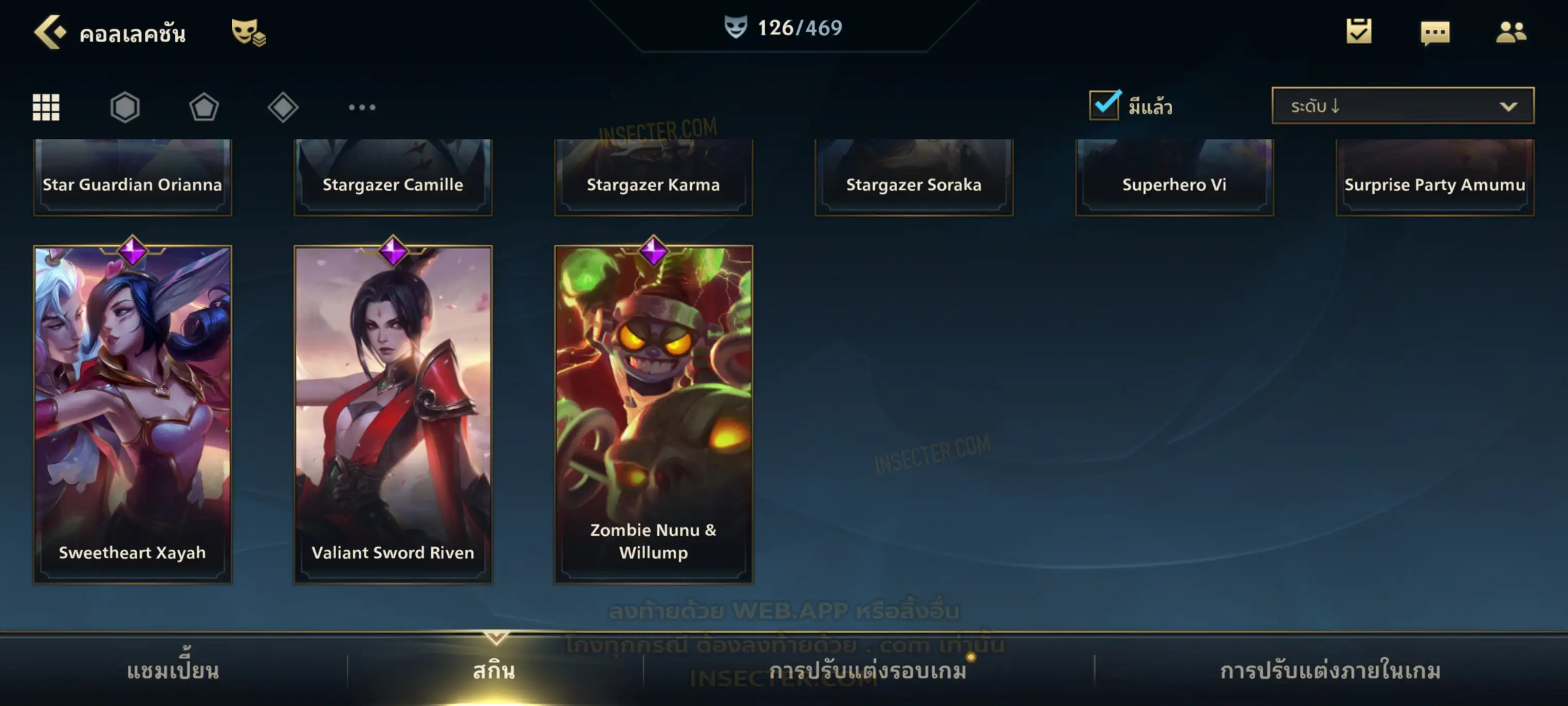Open the การปรับแต่งภายในเกม tab
This screenshot has width=1568, height=706.
tap(1330, 671)
